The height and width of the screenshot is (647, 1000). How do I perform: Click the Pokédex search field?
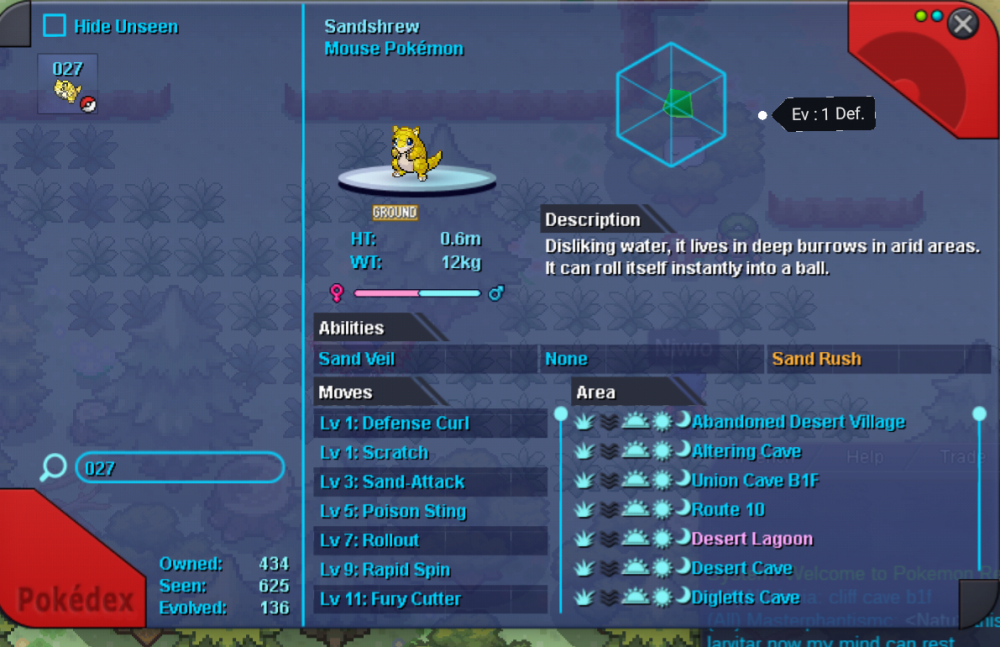coord(180,467)
